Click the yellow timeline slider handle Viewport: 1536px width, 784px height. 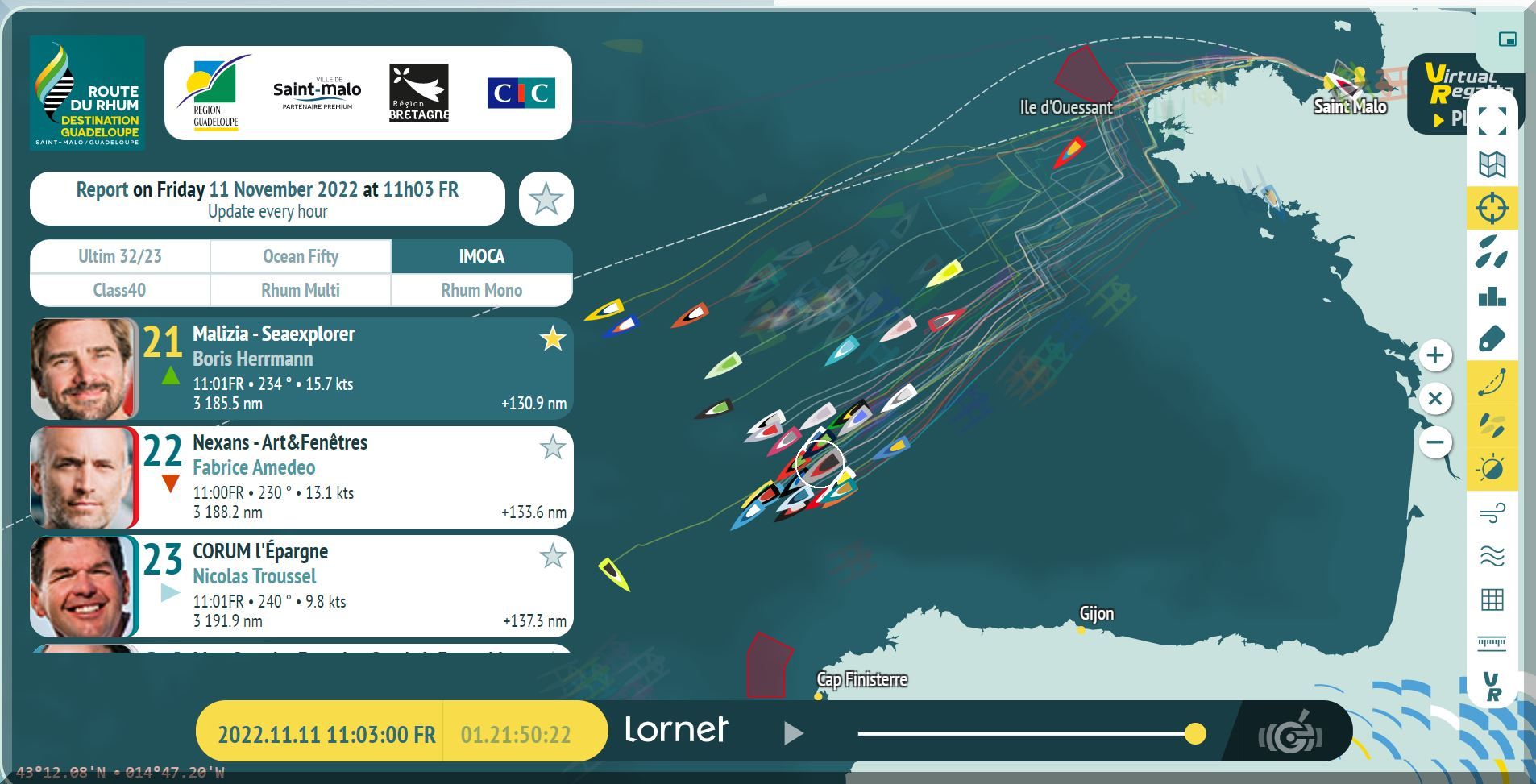tap(1195, 733)
